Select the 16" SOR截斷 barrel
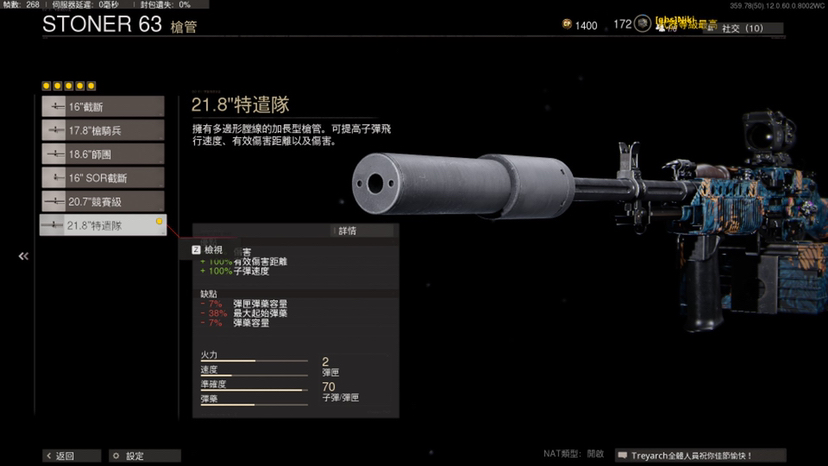Viewport: 828px width, 466px height. (x=102, y=177)
